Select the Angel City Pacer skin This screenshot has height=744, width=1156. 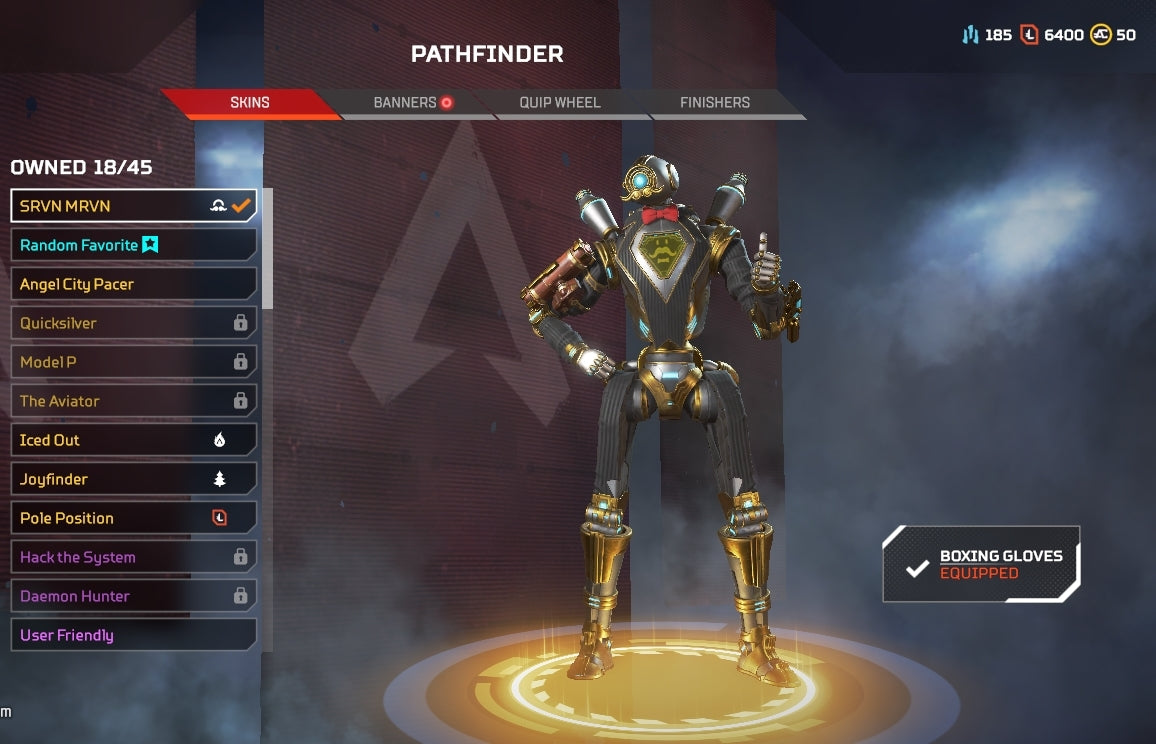133,284
